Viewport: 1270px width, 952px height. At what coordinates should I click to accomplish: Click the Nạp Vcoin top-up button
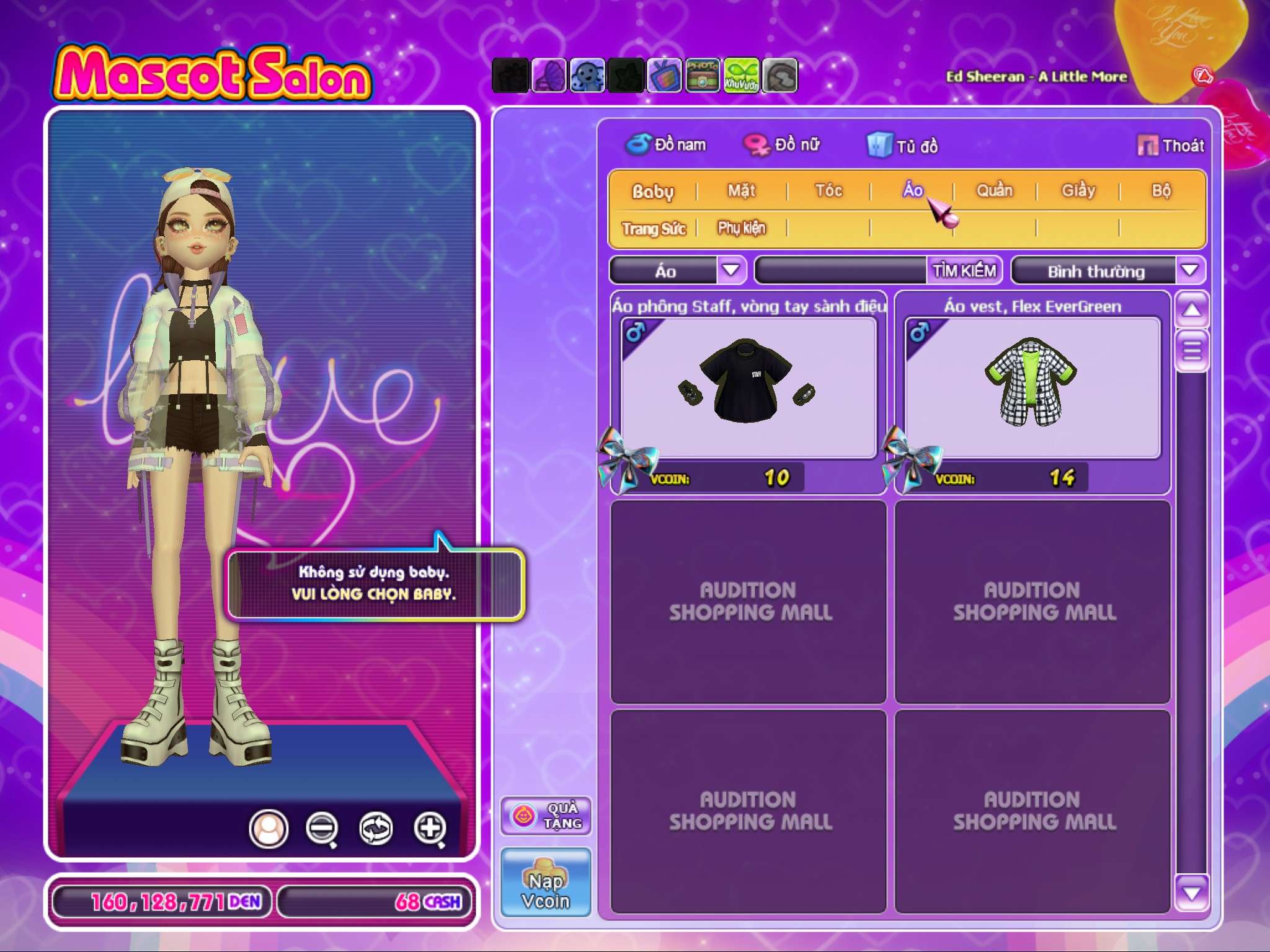click(x=546, y=883)
